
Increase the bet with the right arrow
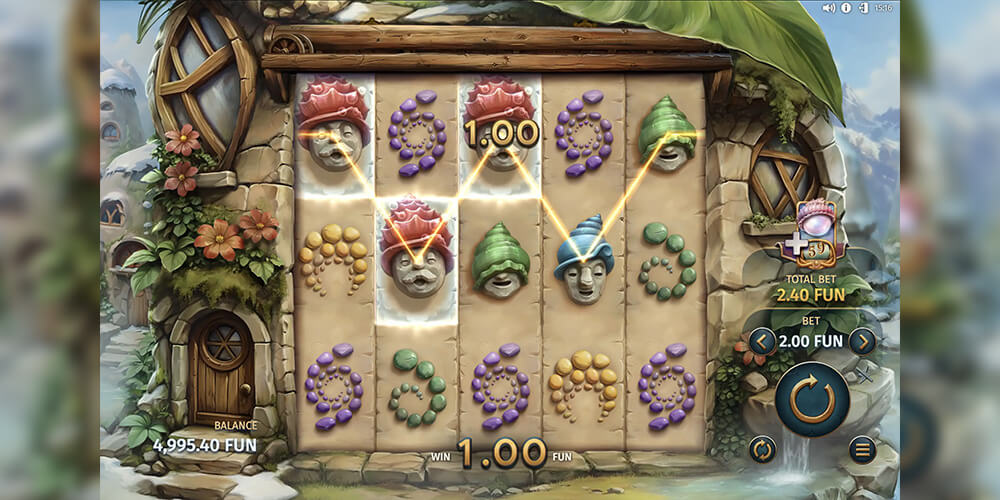[862, 342]
